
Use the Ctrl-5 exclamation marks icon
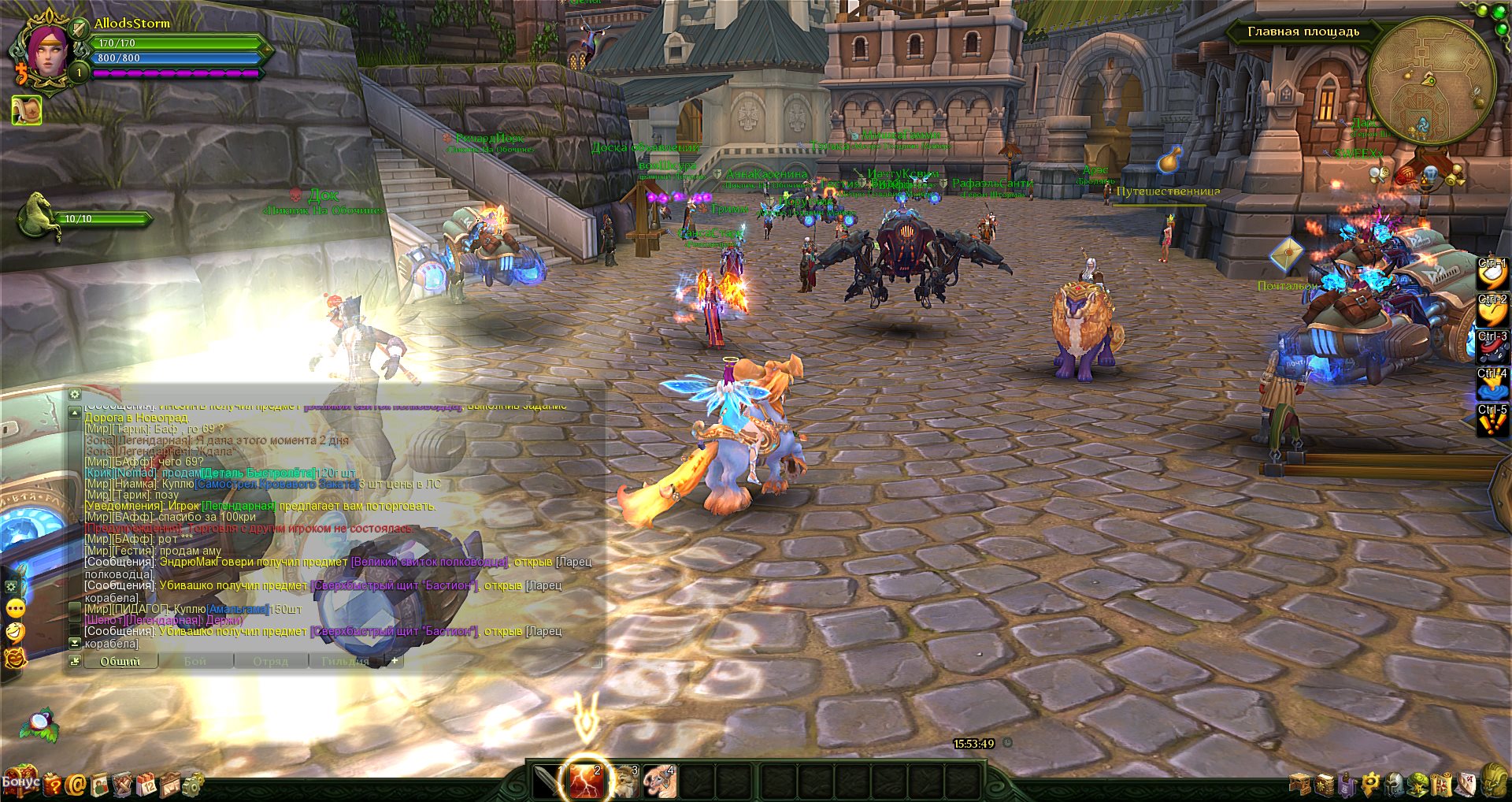(x=1492, y=421)
